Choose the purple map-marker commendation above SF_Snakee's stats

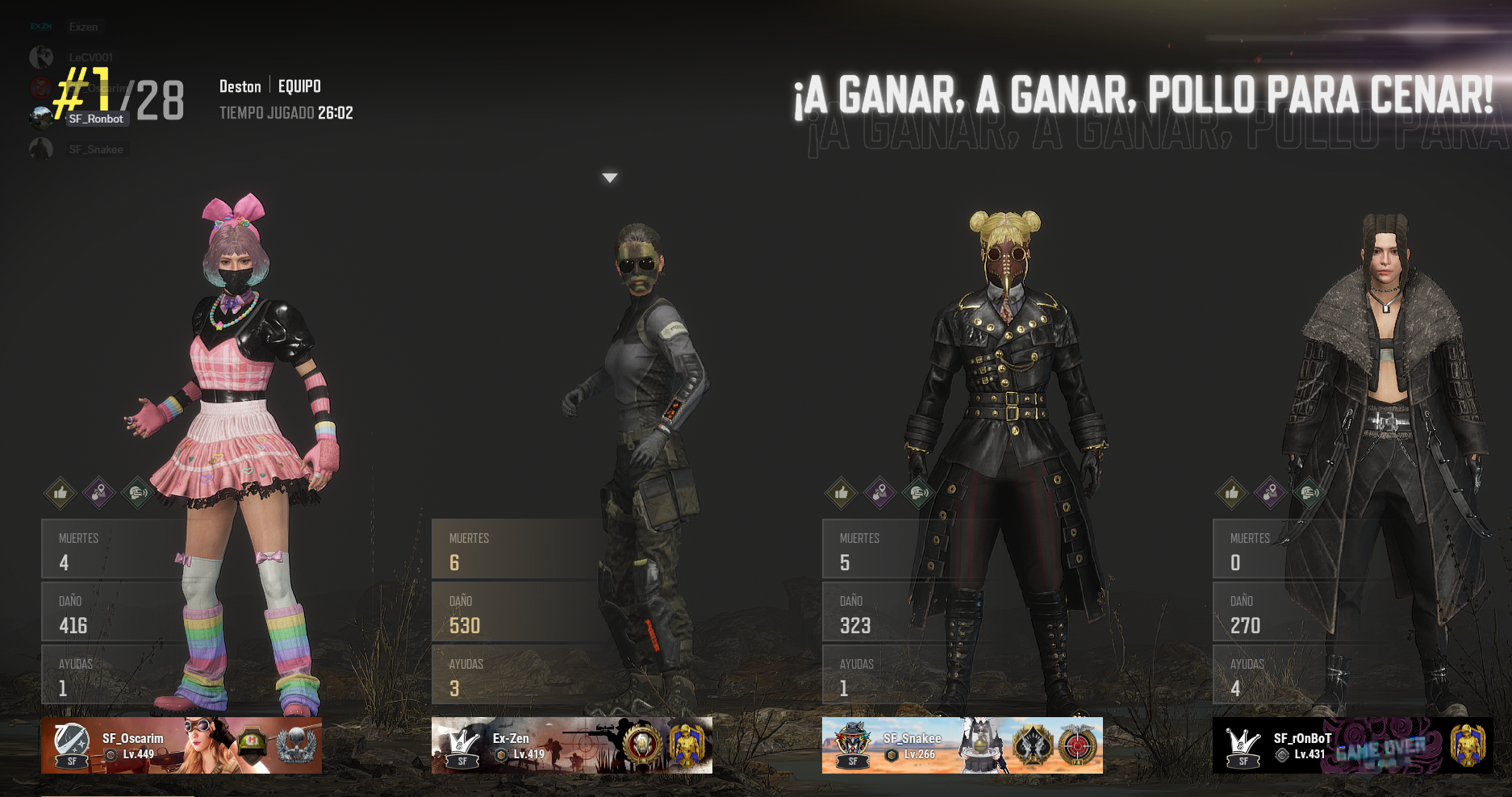(880, 492)
